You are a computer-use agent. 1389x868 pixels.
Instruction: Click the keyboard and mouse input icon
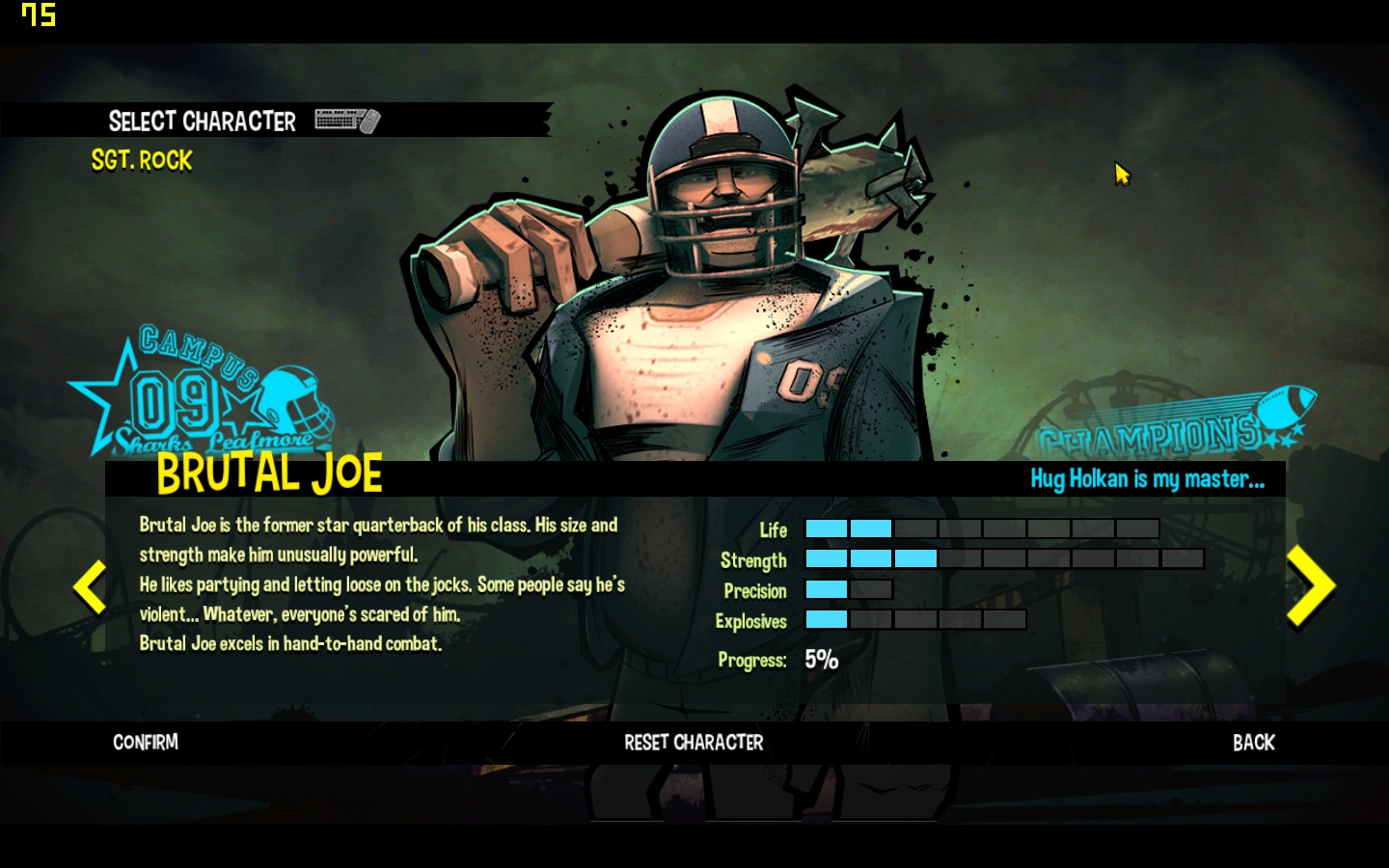(345, 122)
